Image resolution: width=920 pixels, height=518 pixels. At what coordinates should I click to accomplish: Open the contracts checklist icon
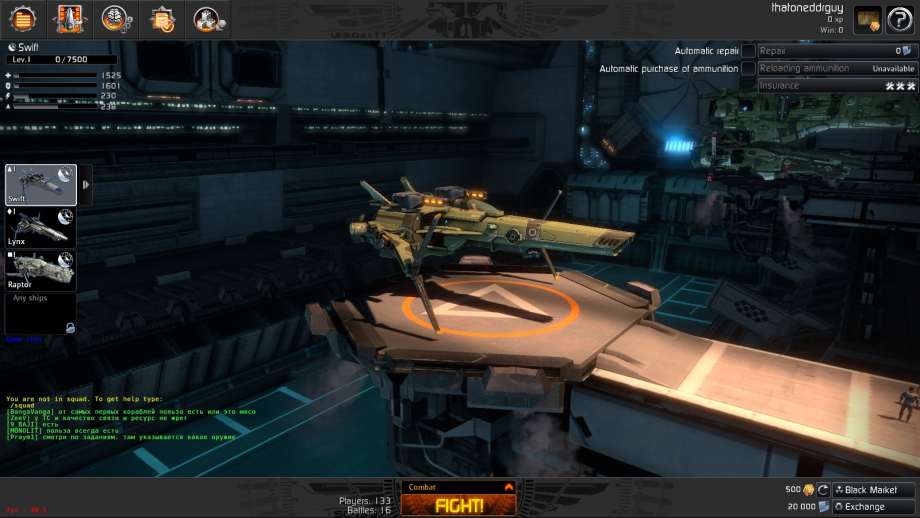tap(161, 19)
